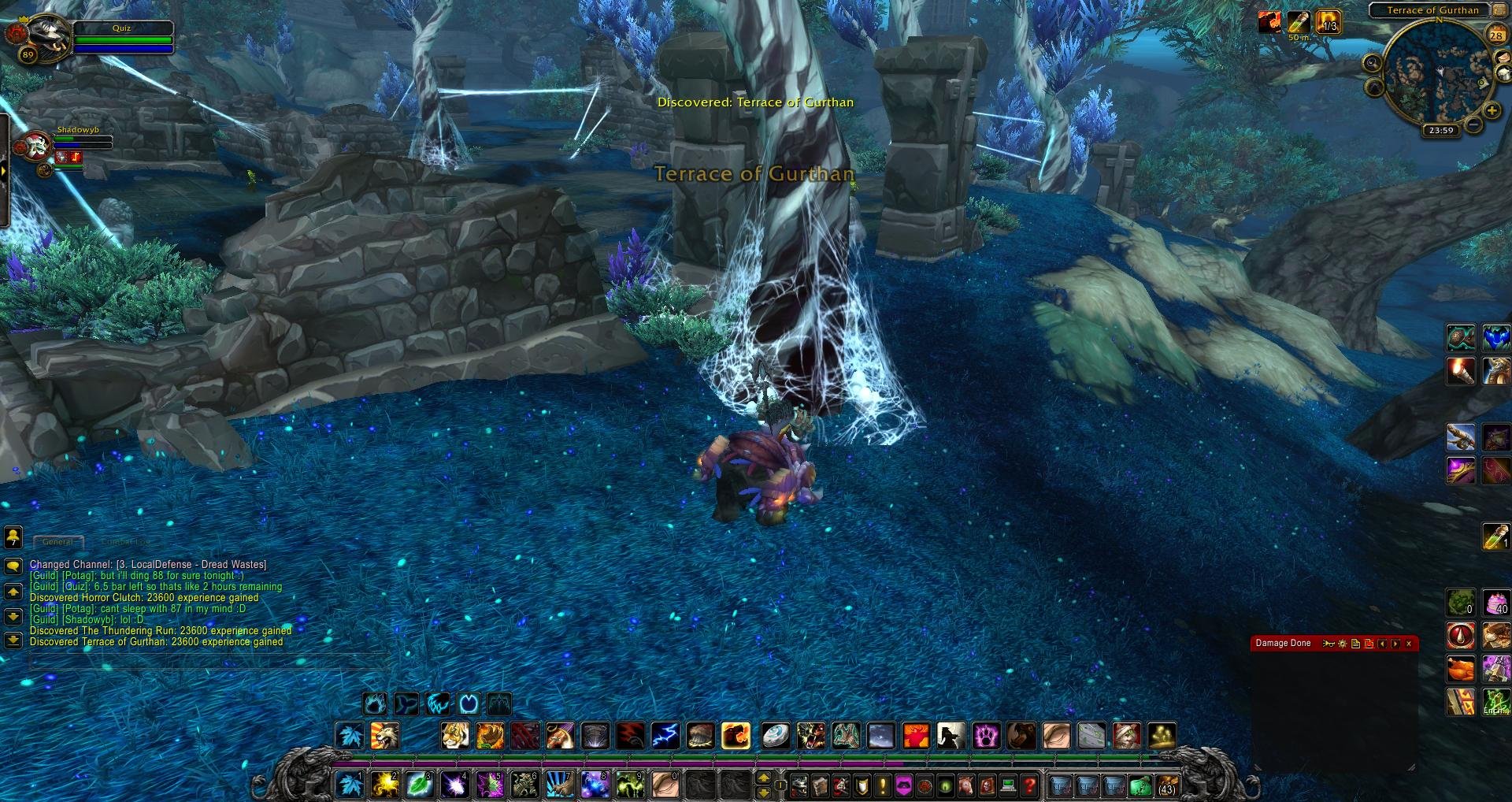Use the yellow starburst spell in slot 2

385,785
